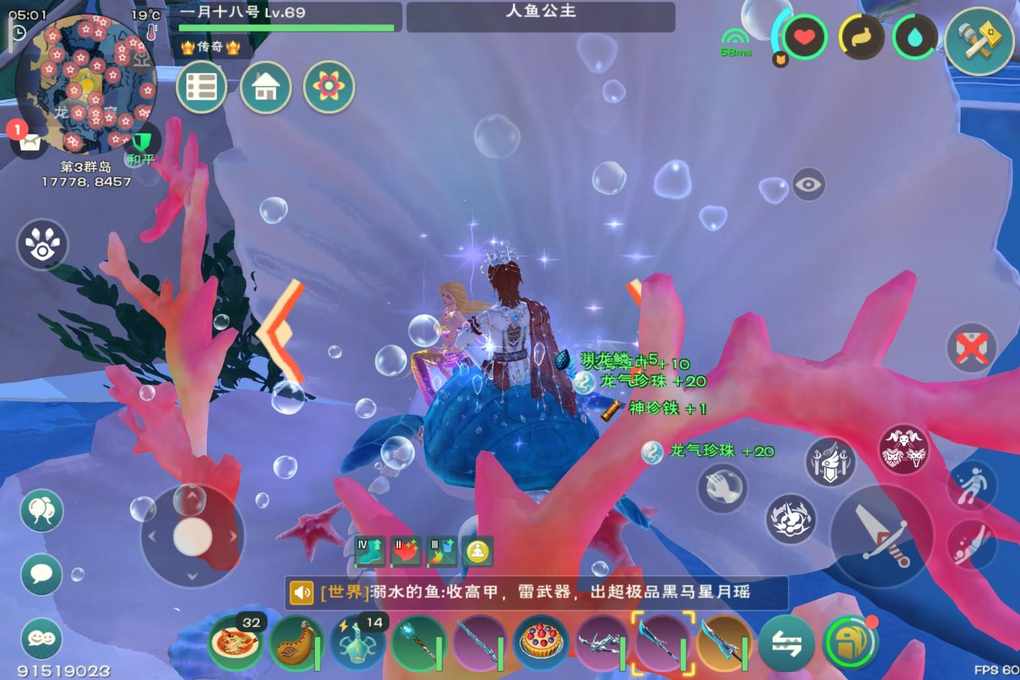This screenshot has height=680, width=1020.
Task: Tap the house home button
Action: pos(265,87)
